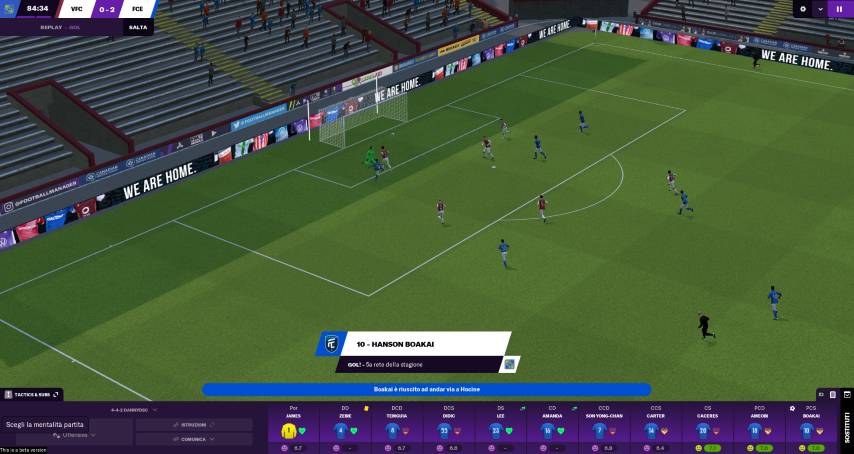
Task: Pick Caceres's player card
Action: click(707, 430)
